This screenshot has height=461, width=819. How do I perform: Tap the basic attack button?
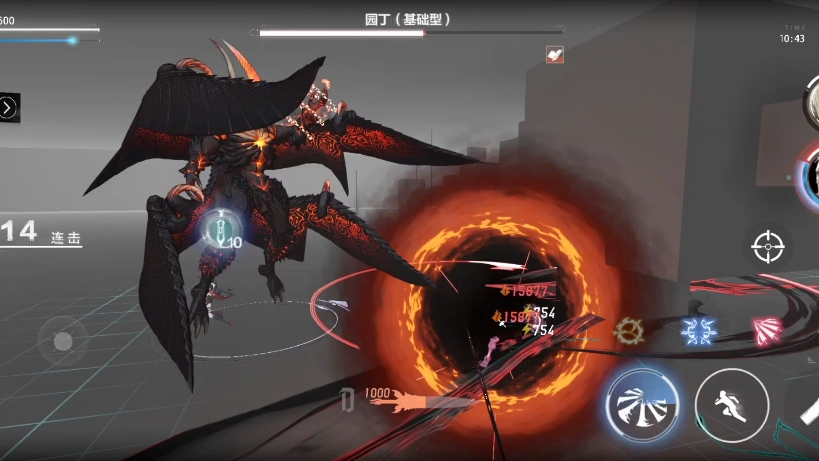[641, 405]
